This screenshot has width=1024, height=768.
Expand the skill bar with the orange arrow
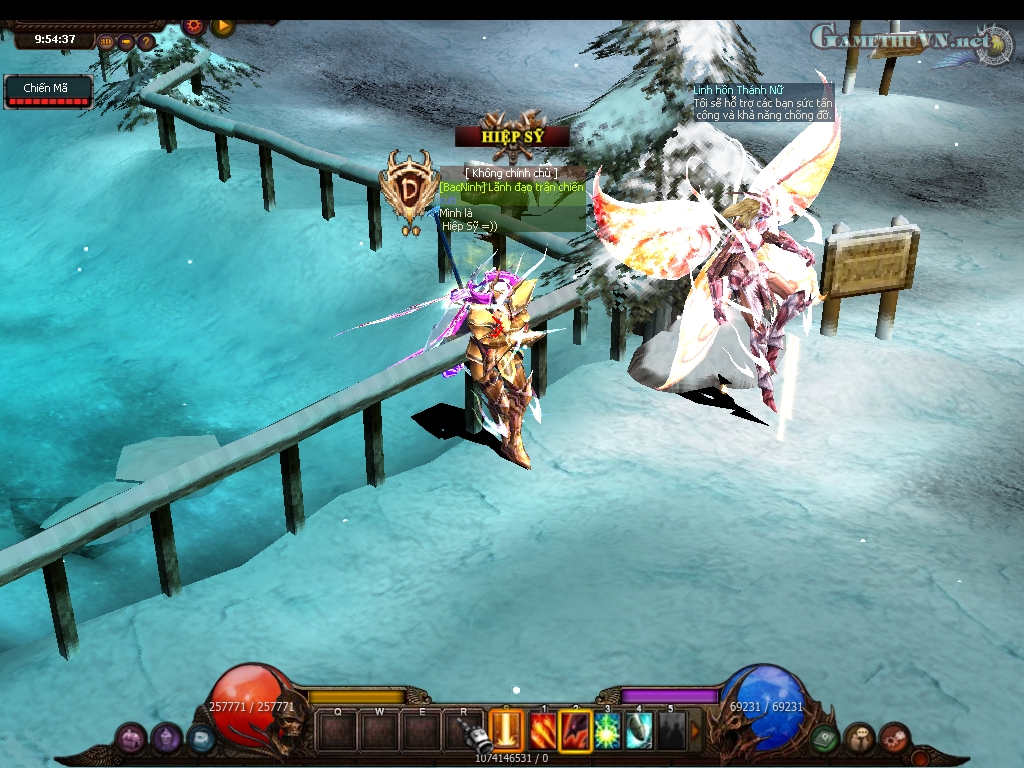tap(696, 731)
